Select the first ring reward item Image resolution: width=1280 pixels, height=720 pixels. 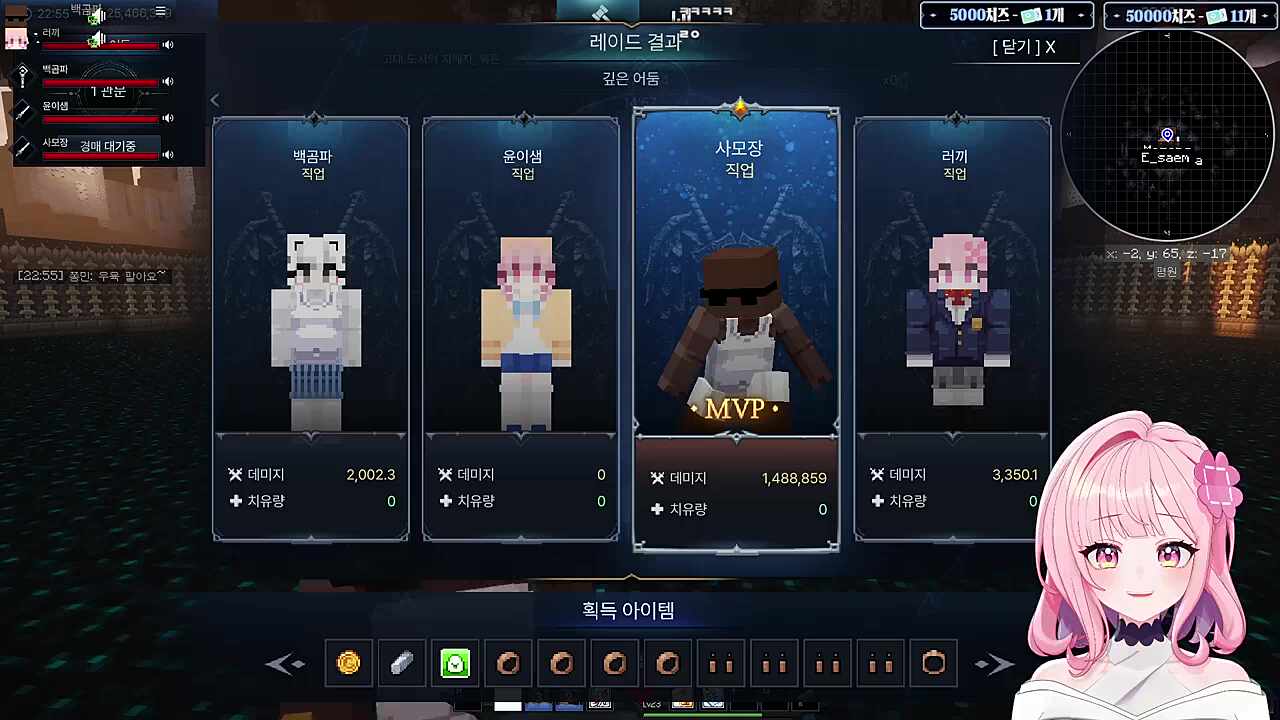[x=508, y=663]
